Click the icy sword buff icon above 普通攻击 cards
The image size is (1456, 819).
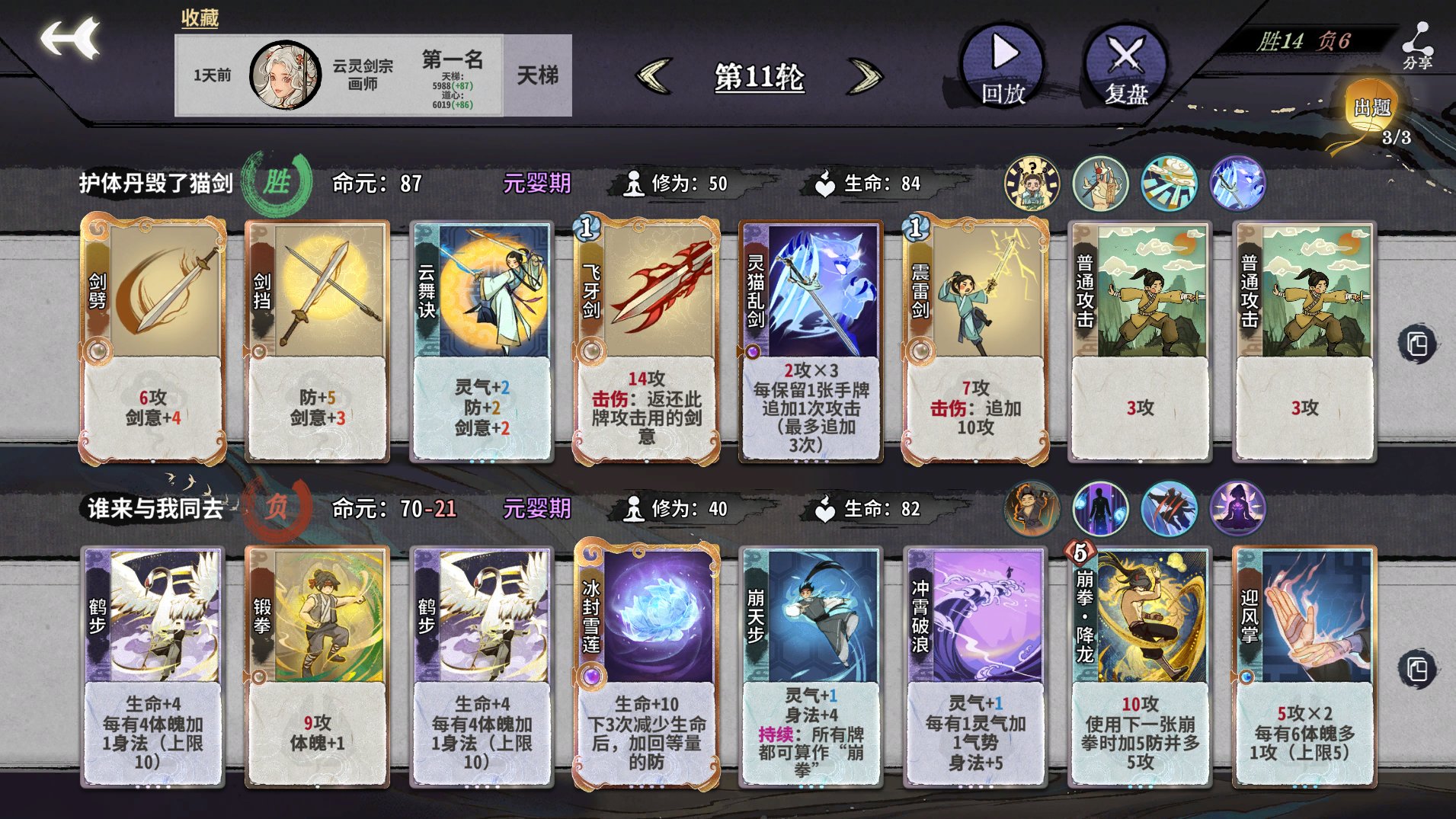pyautogui.click(x=1237, y=183)
